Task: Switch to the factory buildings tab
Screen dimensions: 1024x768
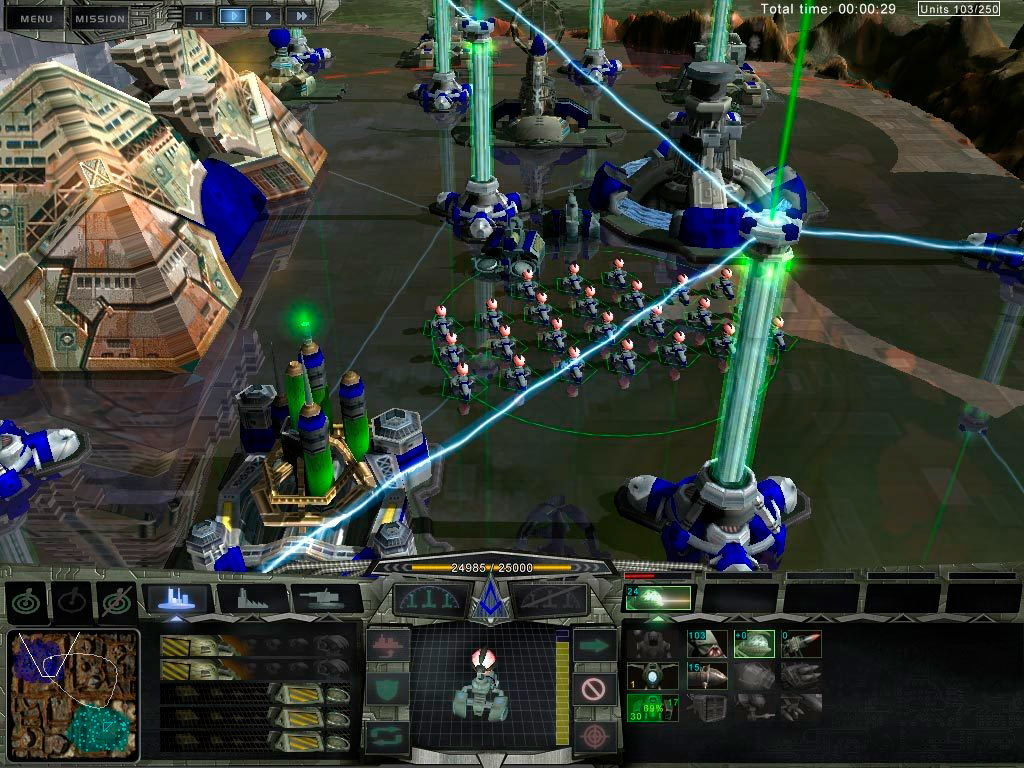Action: pos(252,599)
